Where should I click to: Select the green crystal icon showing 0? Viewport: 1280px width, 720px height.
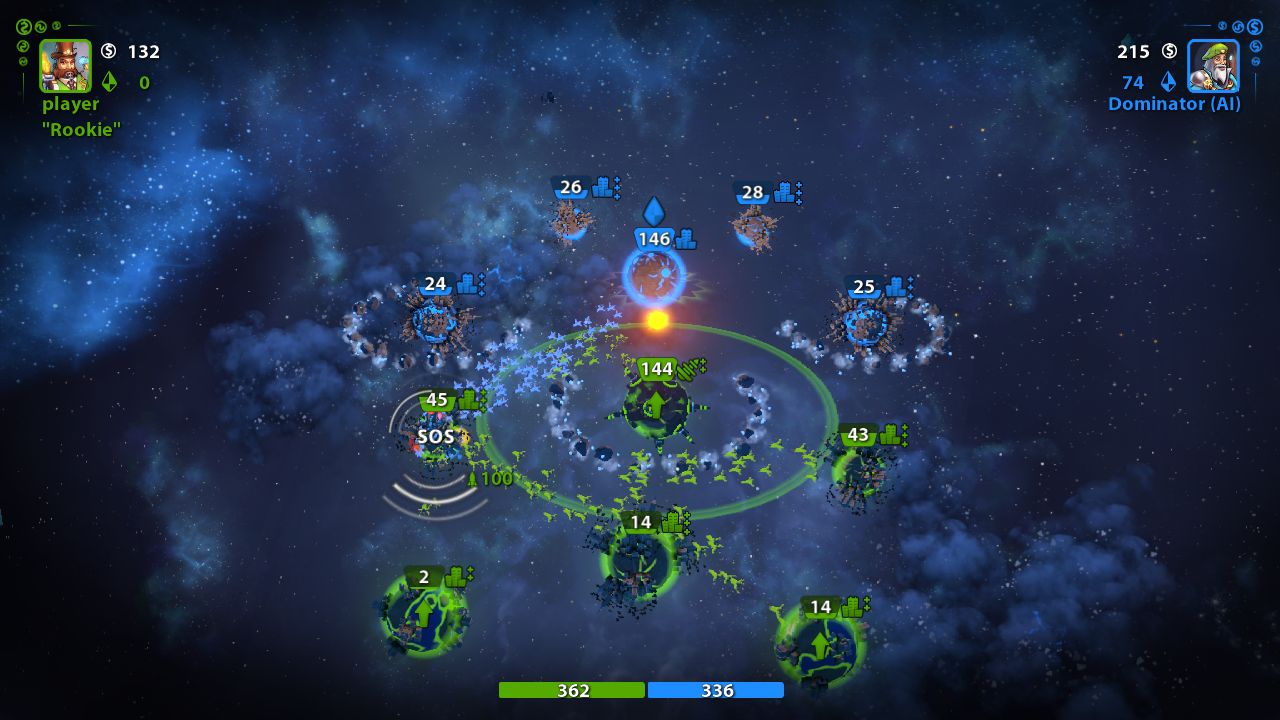coord(110,83)
